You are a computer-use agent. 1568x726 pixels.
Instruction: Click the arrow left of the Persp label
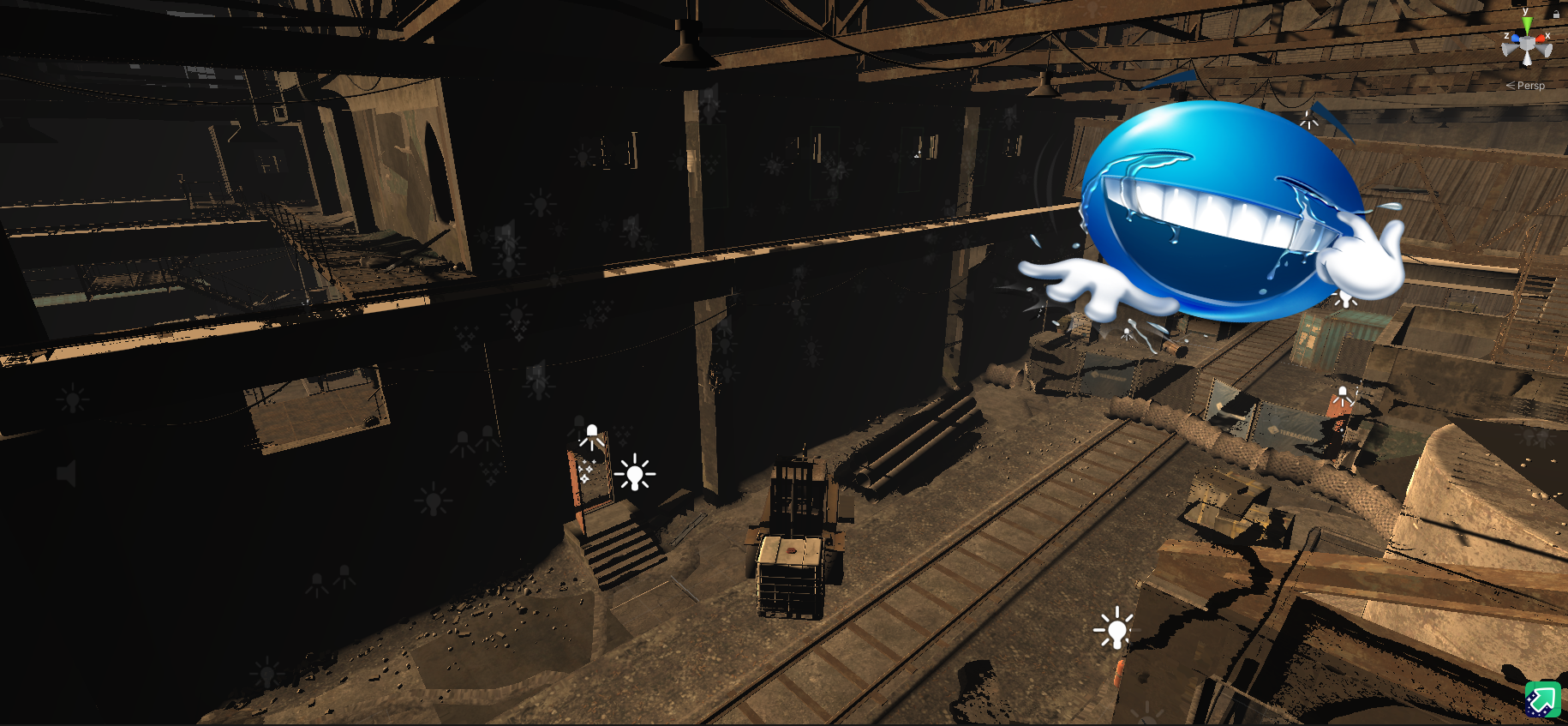click(x=1511, y=85)
